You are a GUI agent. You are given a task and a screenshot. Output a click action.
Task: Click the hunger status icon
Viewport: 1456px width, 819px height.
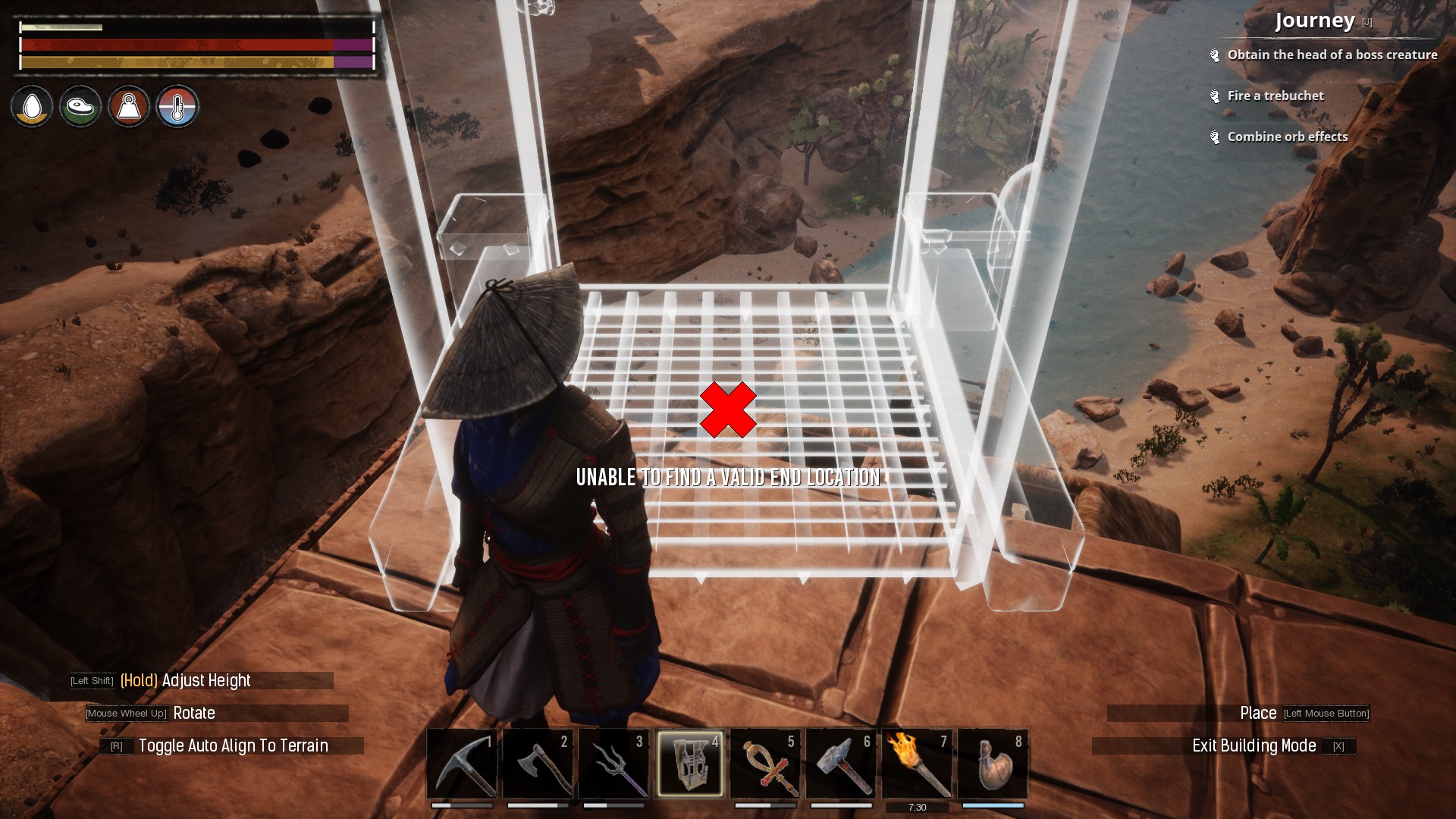tap(80, 106)
